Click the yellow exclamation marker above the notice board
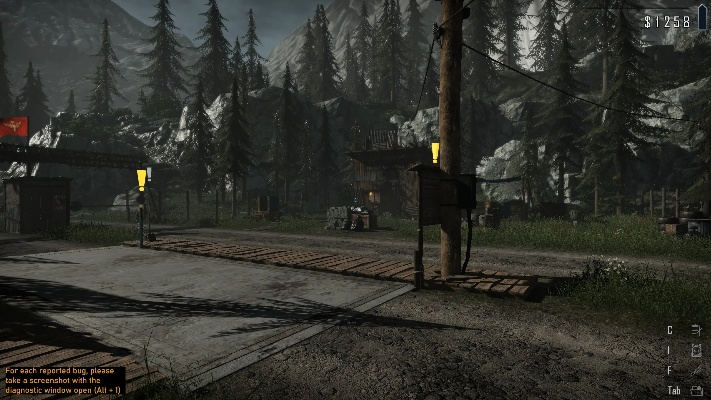Viewport: 711px width, 400px height. click(x=435, y=153)
